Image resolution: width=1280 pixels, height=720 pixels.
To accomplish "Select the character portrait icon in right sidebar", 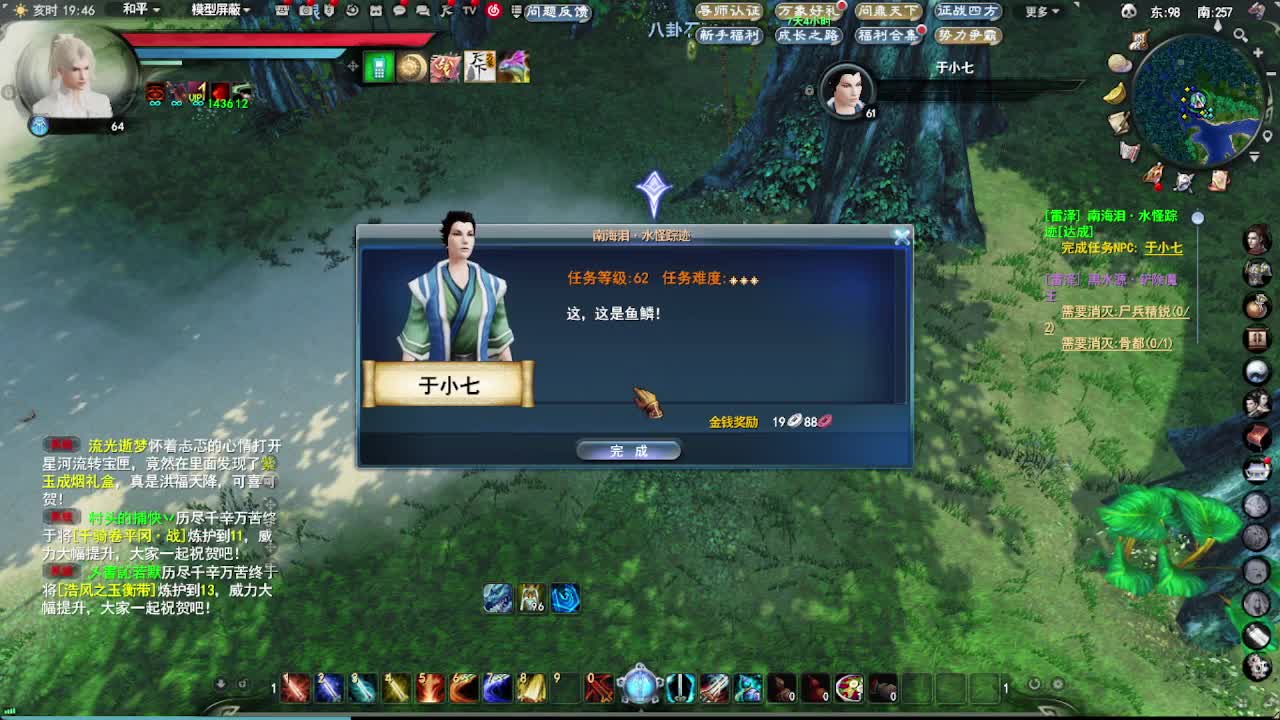I will 1259,238.
